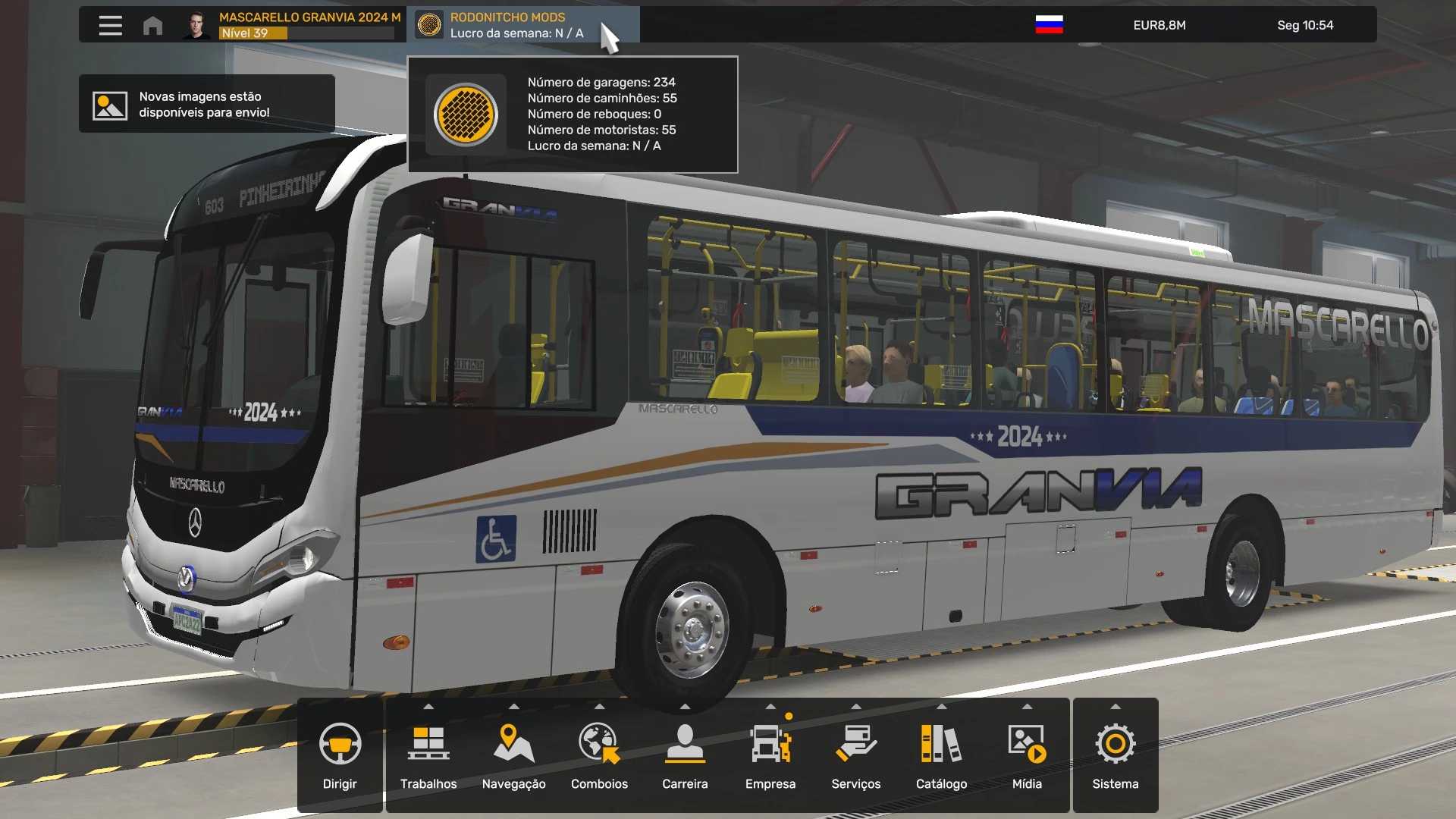Open the hamburger menu at top left
The image size is (1456, 819).
[110, 25]
